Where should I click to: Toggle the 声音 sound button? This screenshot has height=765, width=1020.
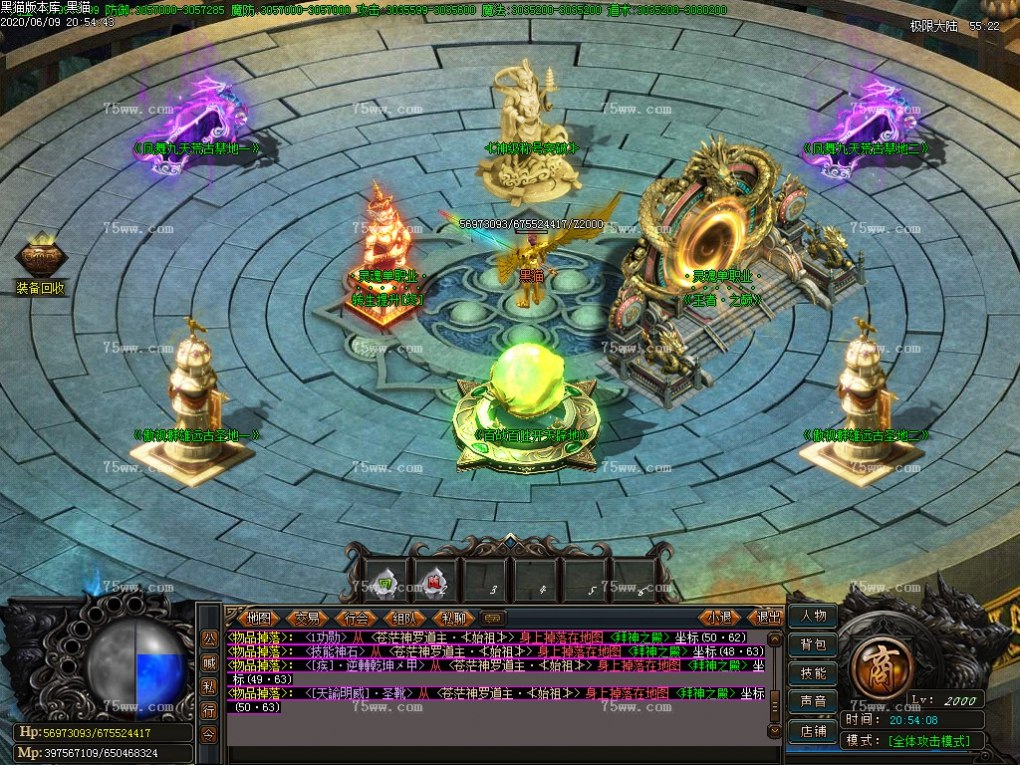point(812,702)
